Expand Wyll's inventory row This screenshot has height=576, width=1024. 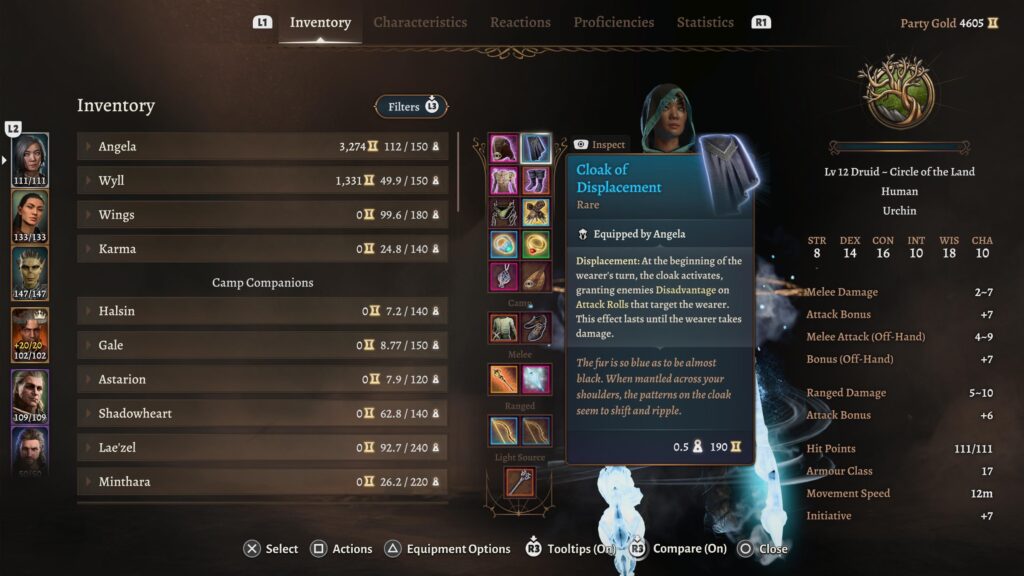pyautogui.click(x=262, y=181)
